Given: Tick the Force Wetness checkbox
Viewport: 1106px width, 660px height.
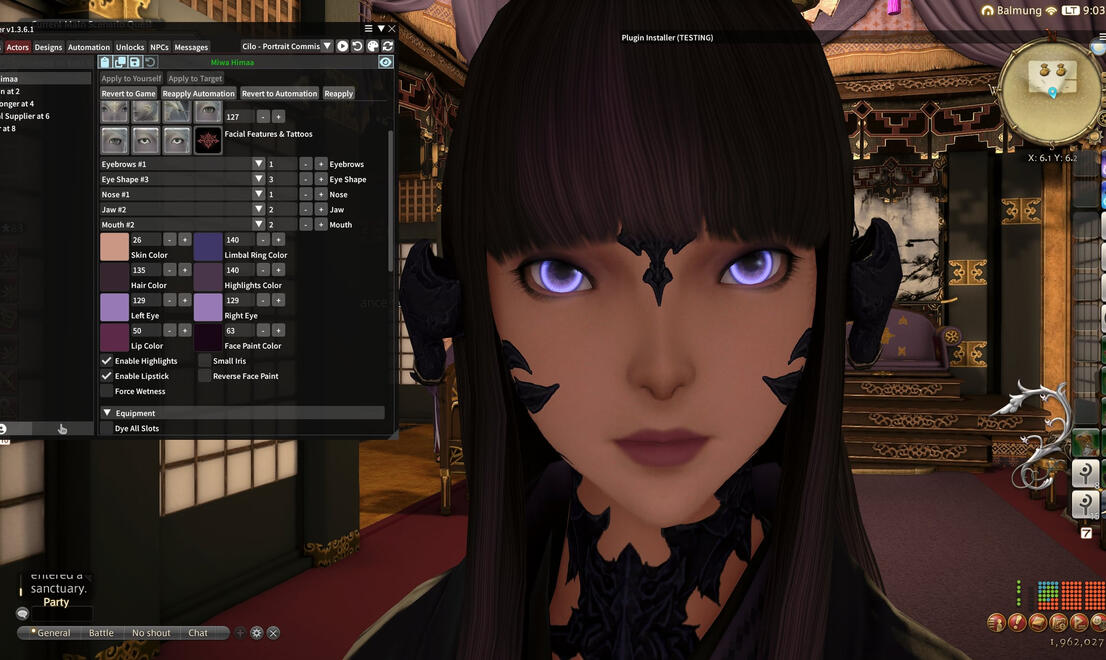Looking at the screenshot, I should click(x=107, y=391).
